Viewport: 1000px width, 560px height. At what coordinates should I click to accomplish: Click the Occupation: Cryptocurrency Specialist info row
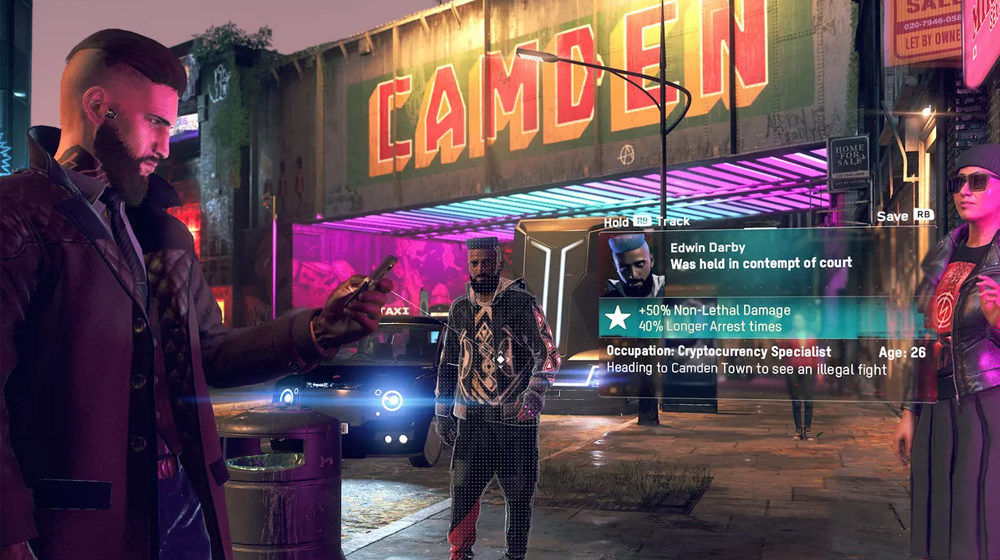[719, 352]
